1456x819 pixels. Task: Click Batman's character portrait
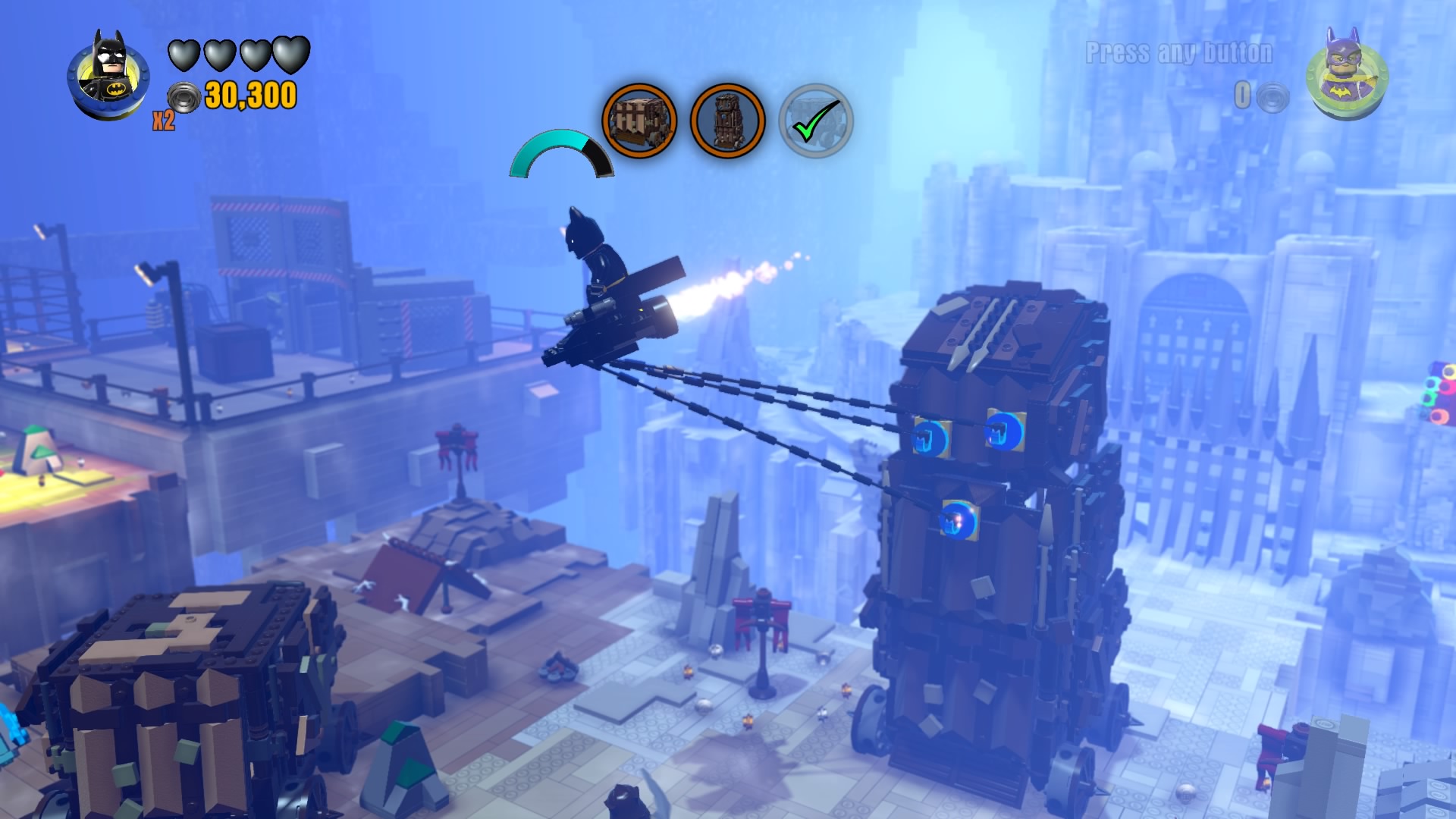(x=108, y=77)
